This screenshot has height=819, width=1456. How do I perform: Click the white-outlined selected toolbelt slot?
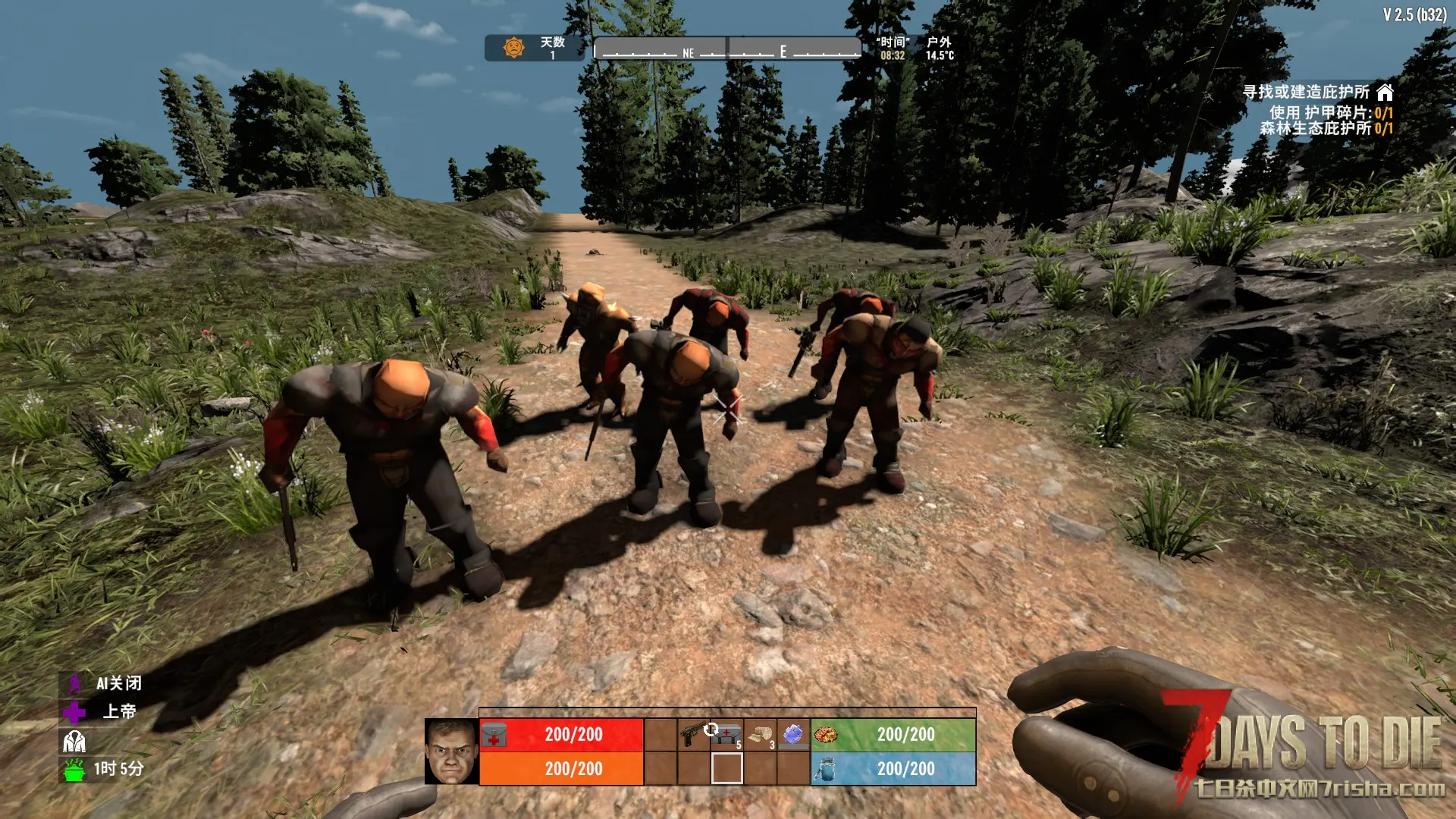coord(726,768)
